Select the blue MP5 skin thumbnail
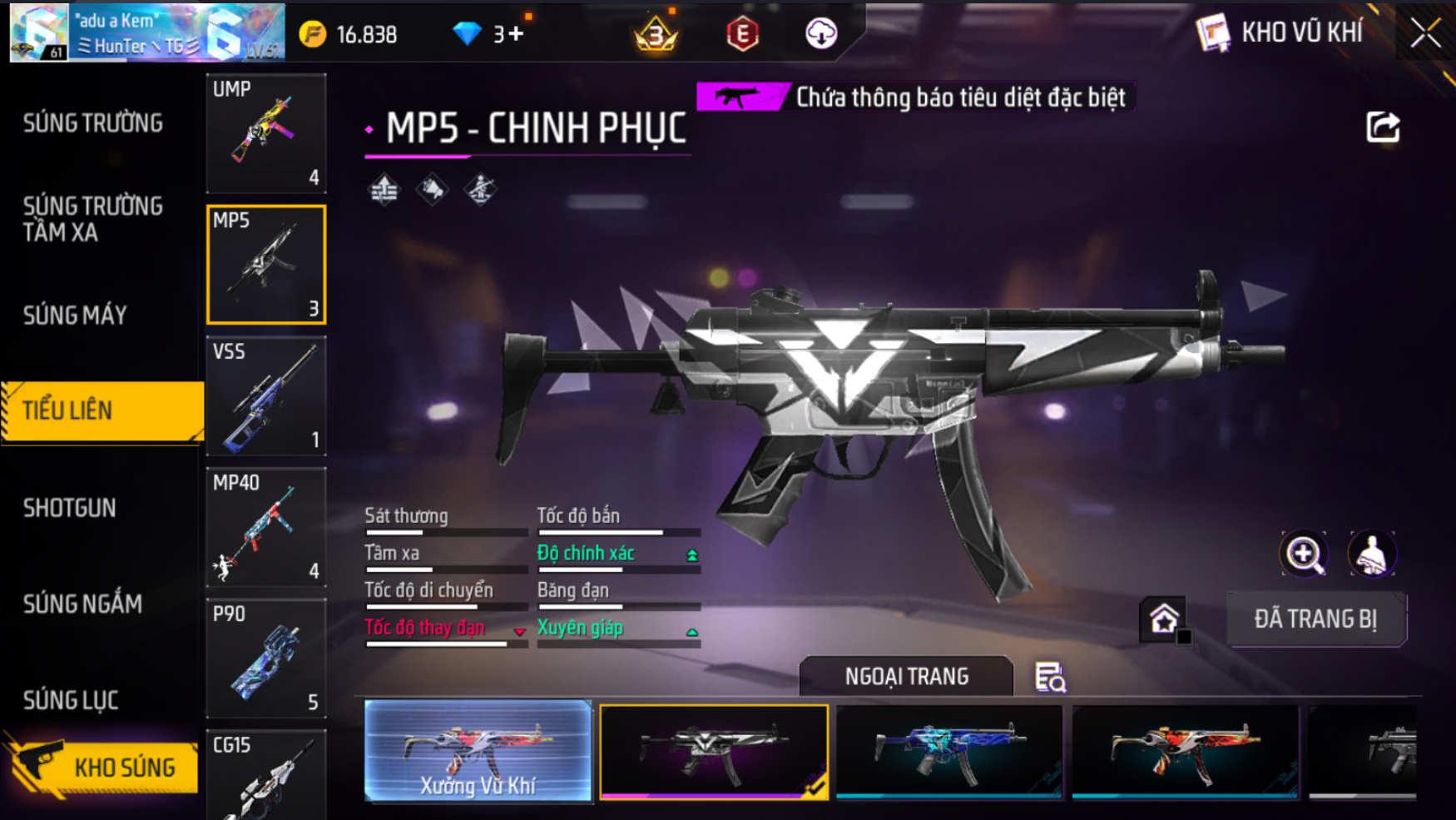1456x820 pixels. [x=949, y=751]
